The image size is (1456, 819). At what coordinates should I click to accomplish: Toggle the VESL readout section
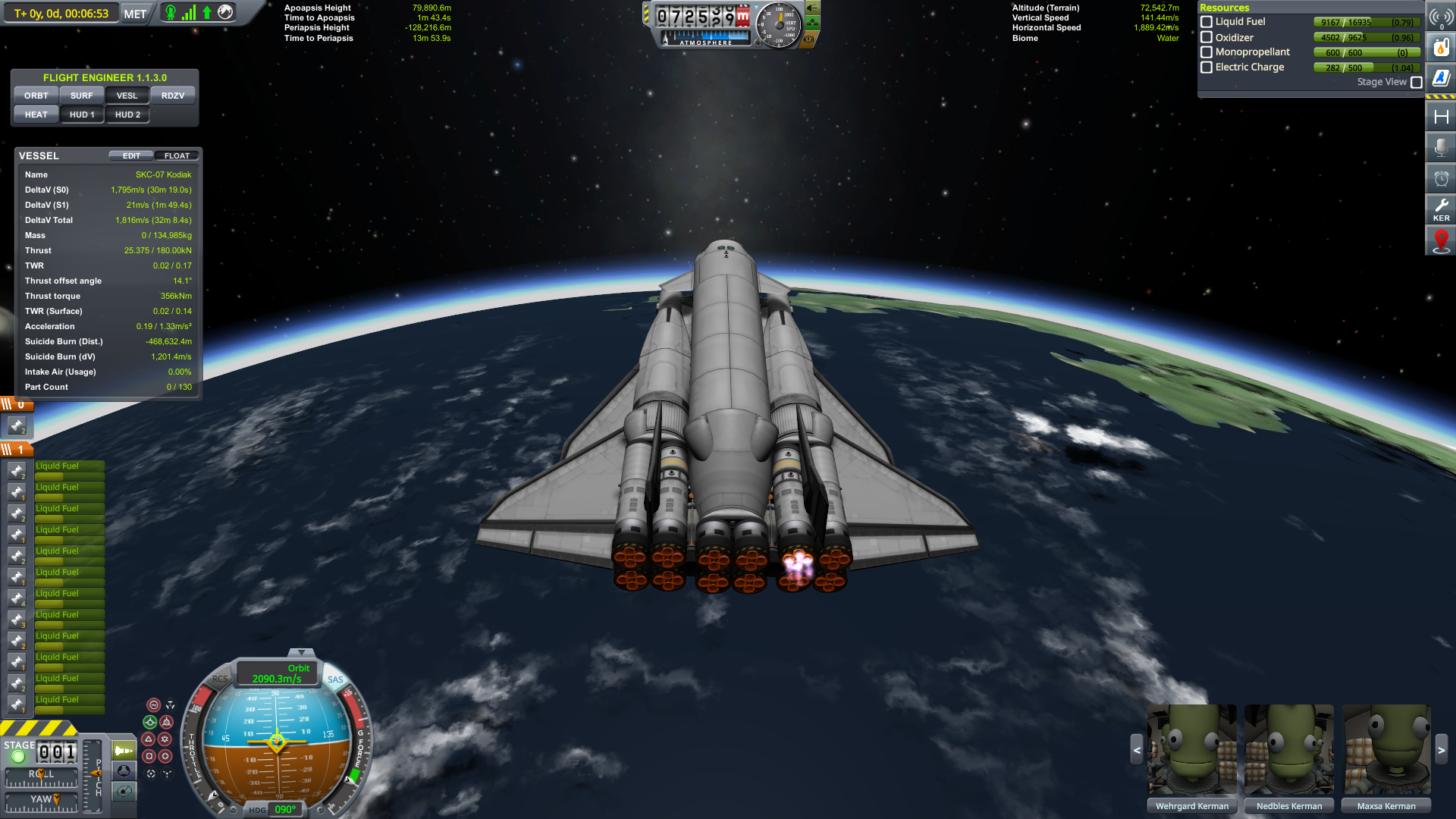tap(127, 96)
